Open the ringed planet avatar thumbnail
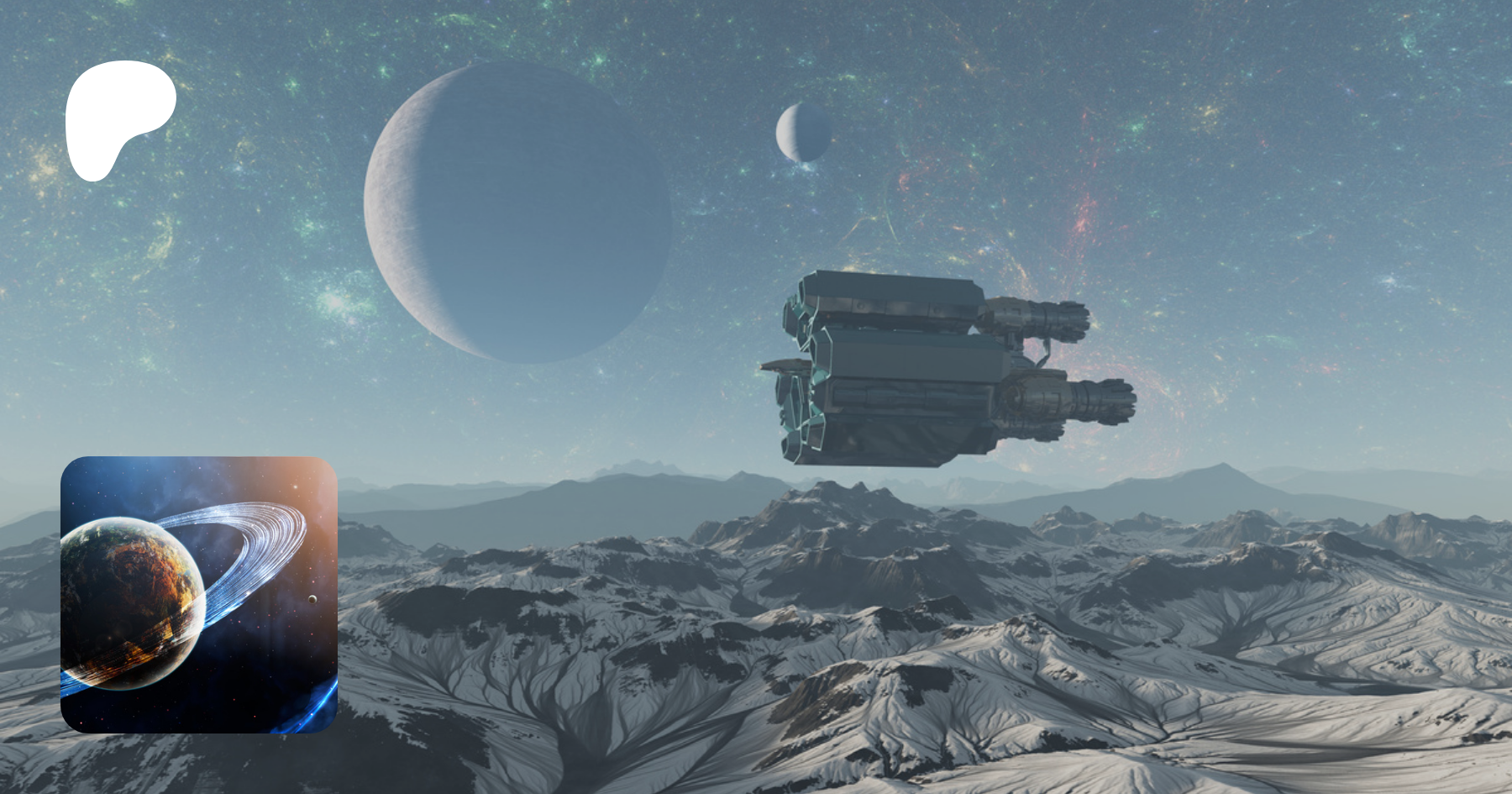Viewport: 1512px width, 794px height. click(199, 594)
